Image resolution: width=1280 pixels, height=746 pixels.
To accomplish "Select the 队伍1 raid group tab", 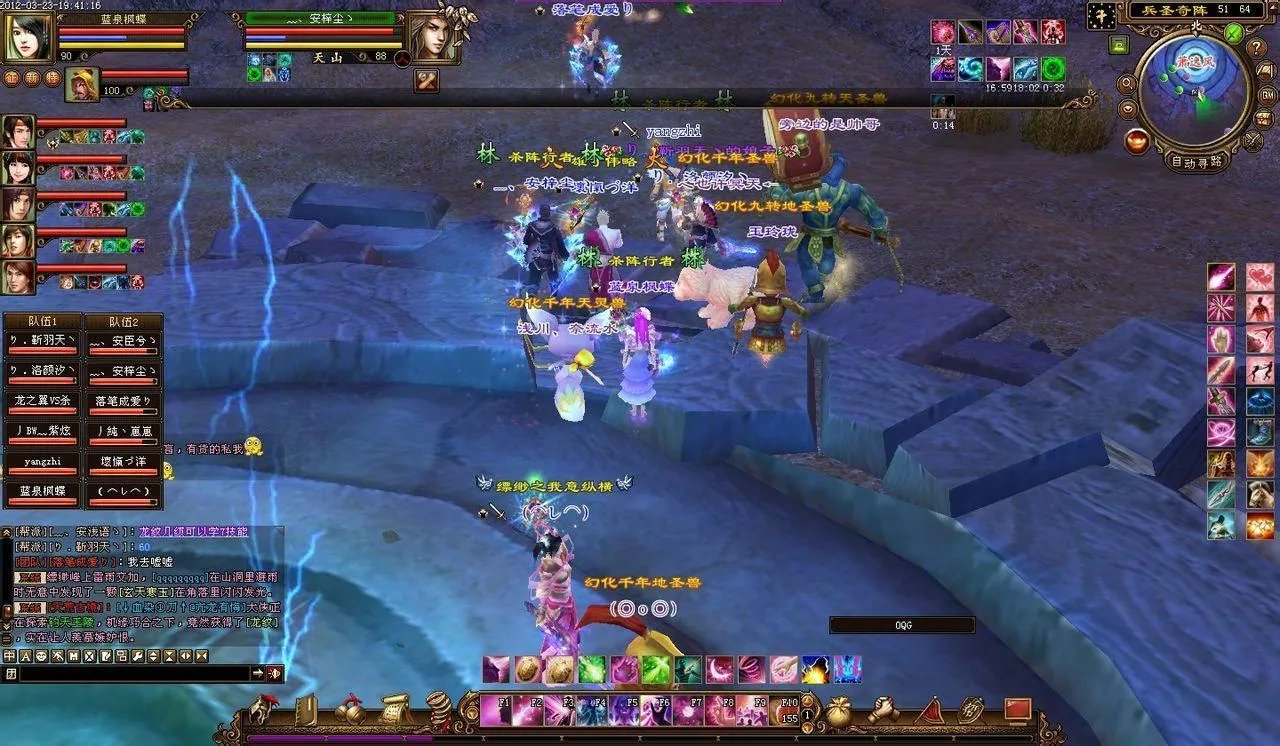I will coord(40,322).
